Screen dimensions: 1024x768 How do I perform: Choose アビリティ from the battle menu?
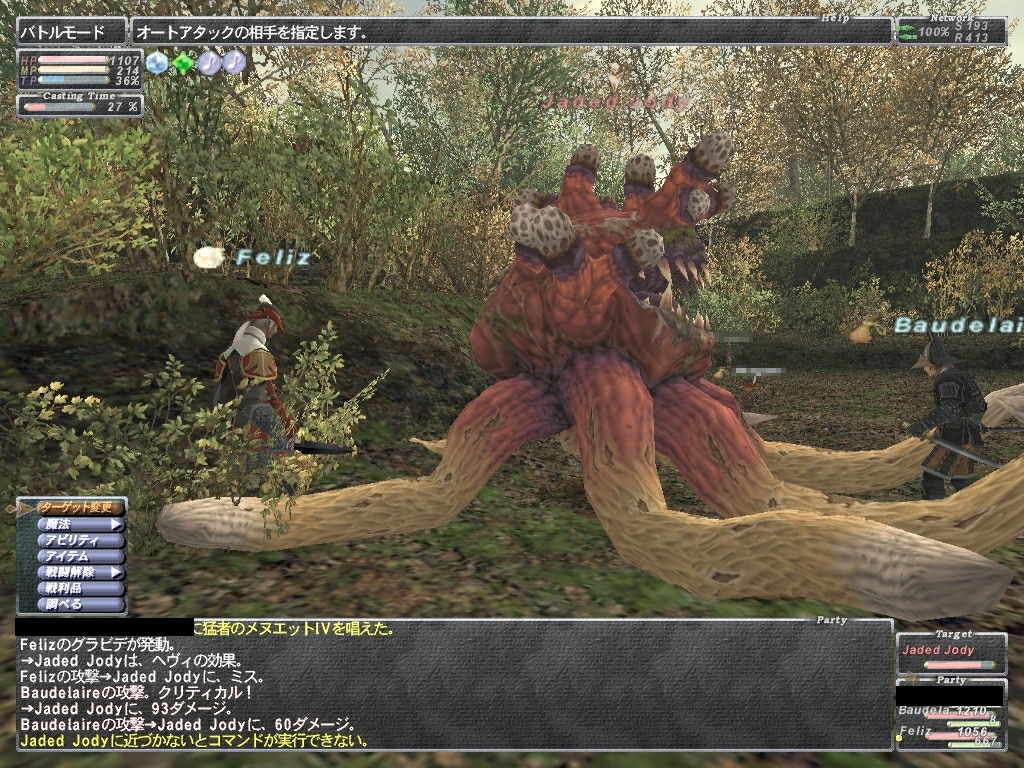click(80, 540)
